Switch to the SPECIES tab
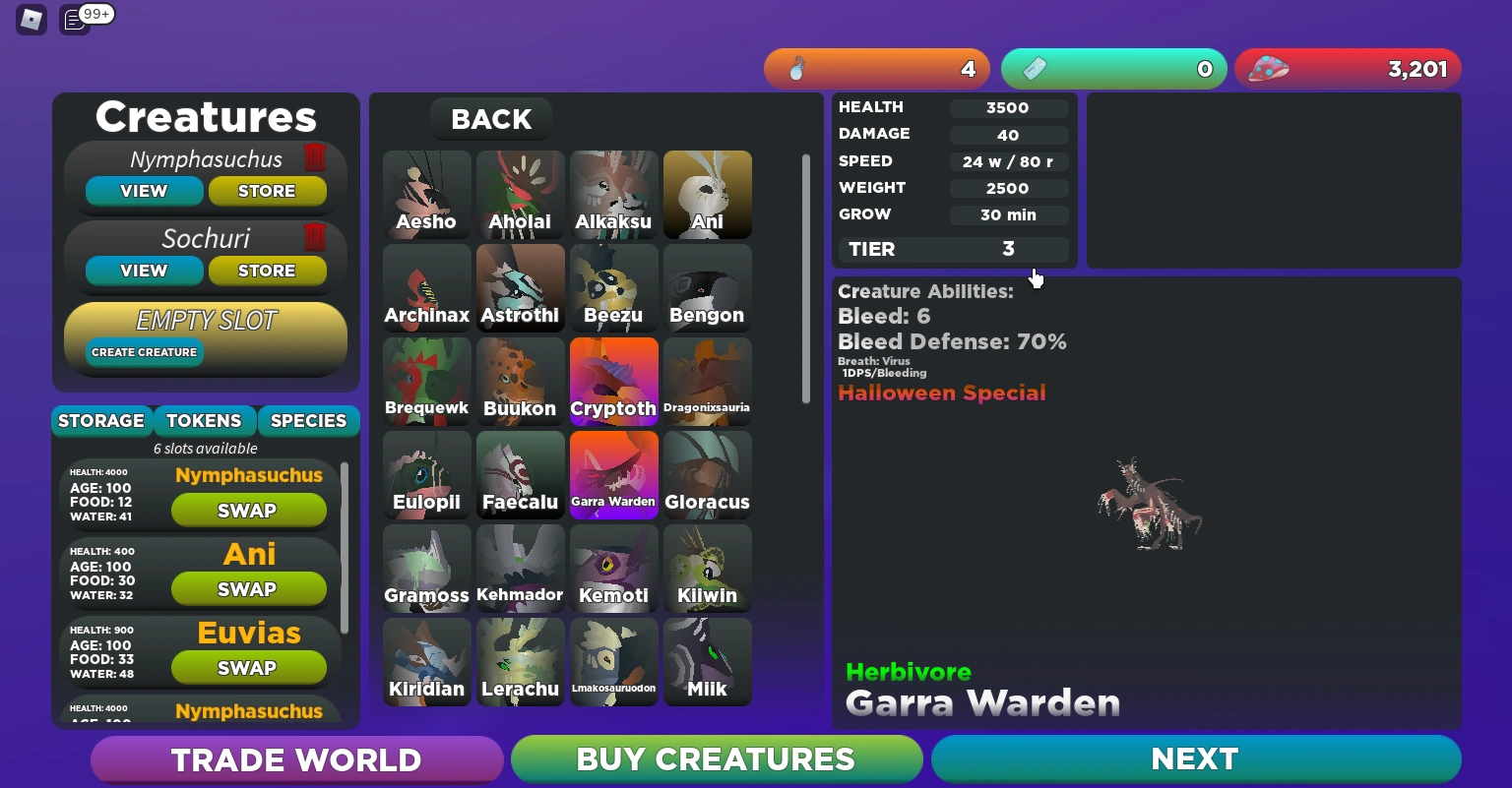The height and width of the screenshot is (788, 1512). point(308,421)
